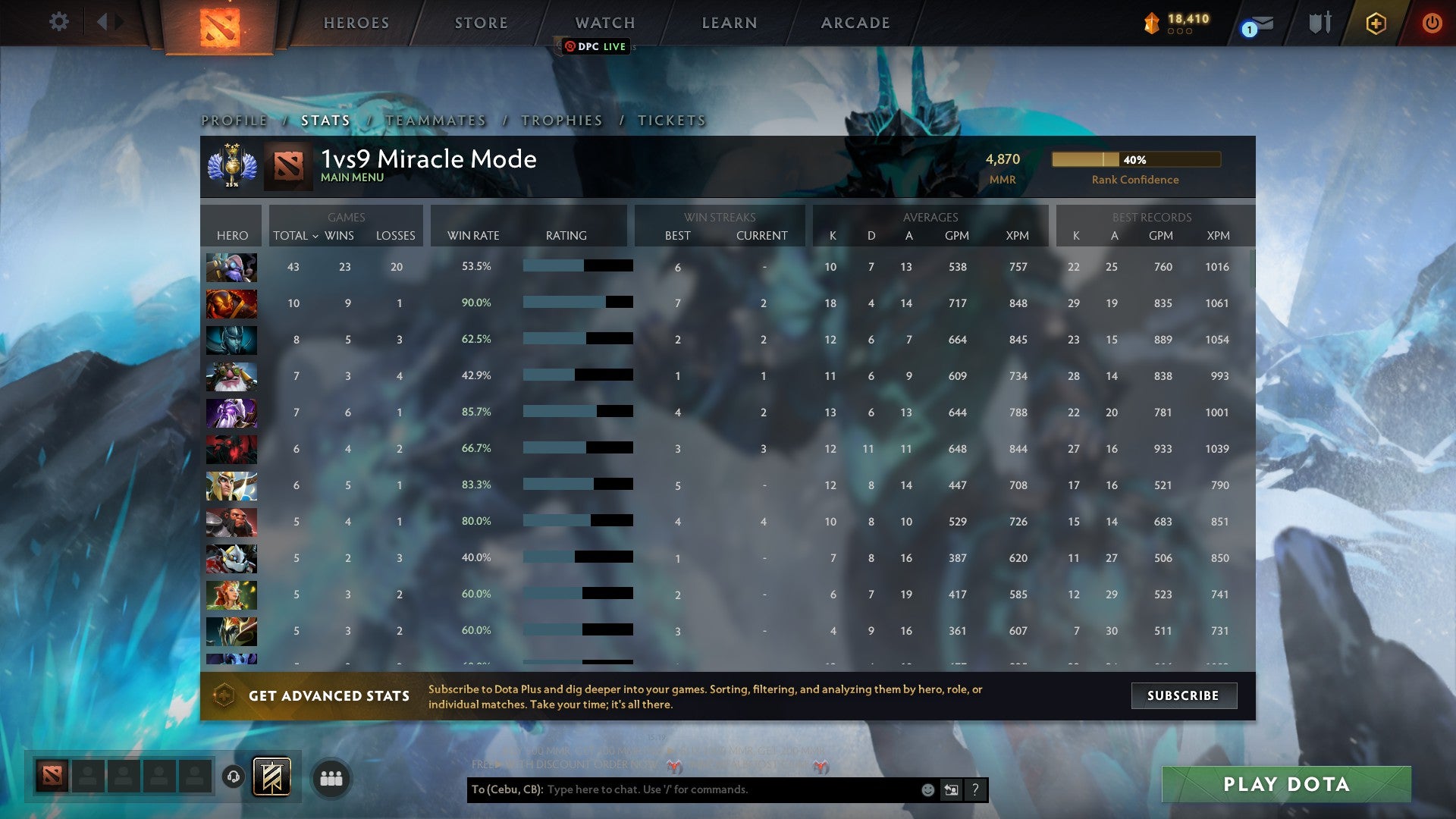Screen dimensions: 1456x819
Task: Open the ARCADE menu
Action: point(854,23)
